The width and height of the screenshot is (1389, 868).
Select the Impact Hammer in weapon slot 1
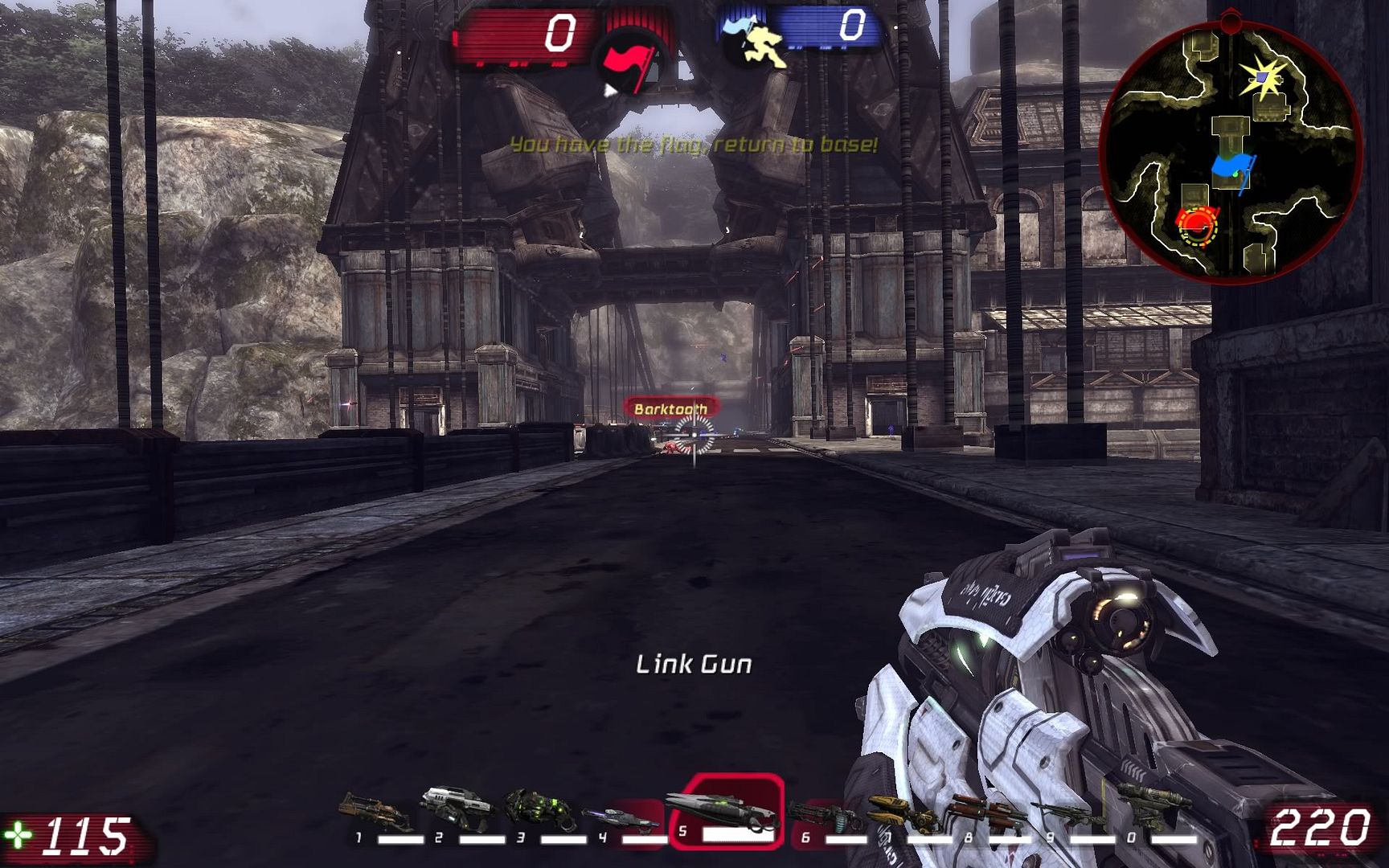[376, 813]
